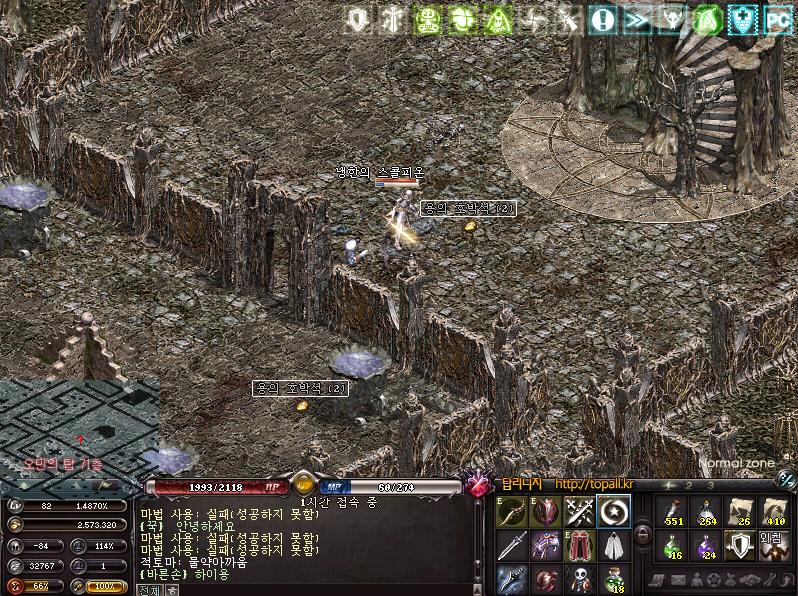Switch to the 전체 chat tab
Image resolution: width=798 pixels, height=596 pixels.
pyautogui.click(x=149, y=590)
